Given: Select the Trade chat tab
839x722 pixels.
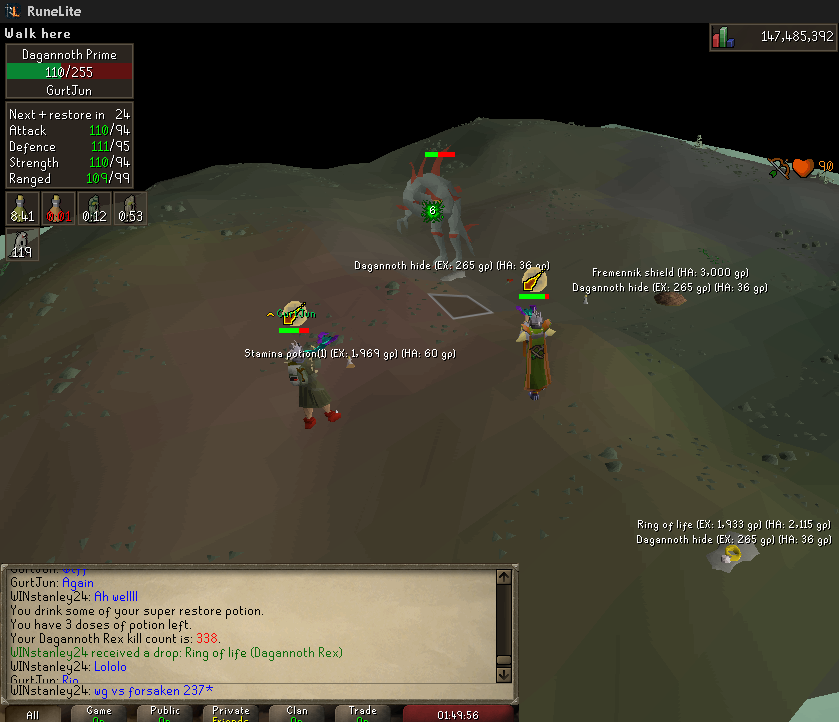Looking at the screenshot, I should (363, 714).
